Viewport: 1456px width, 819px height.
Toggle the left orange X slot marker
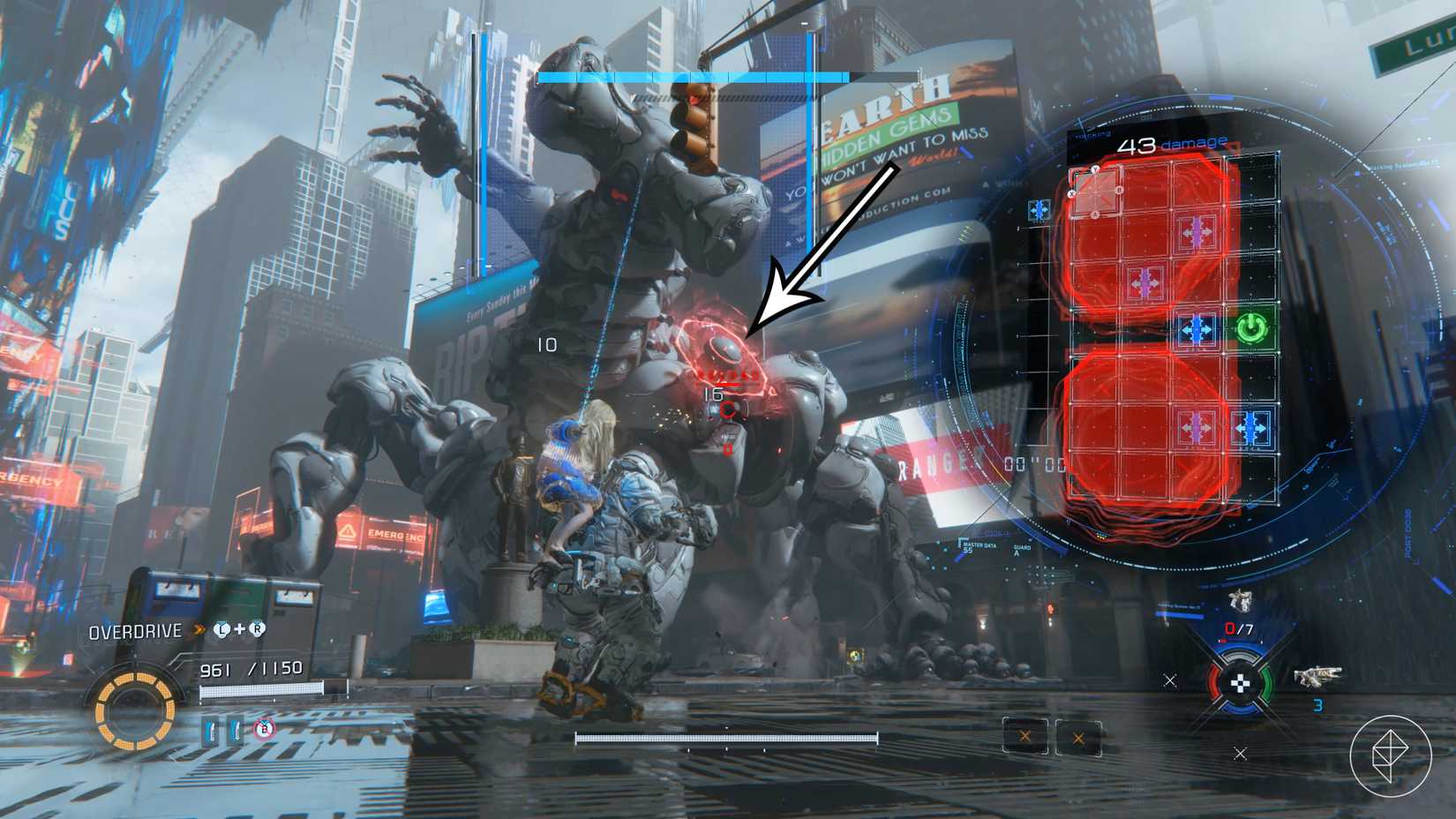1024,737
